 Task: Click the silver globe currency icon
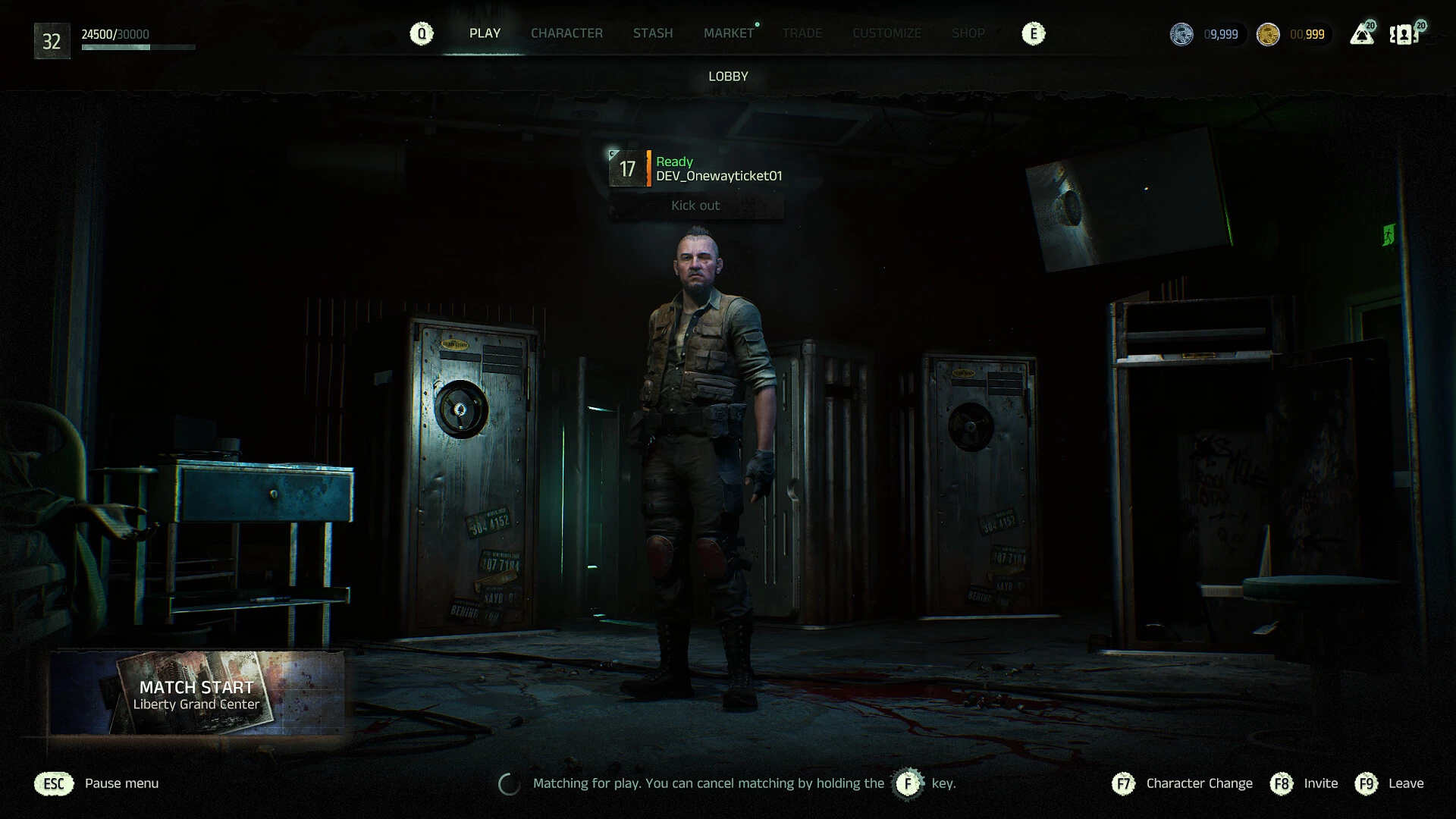click(x=1181, y=34)
